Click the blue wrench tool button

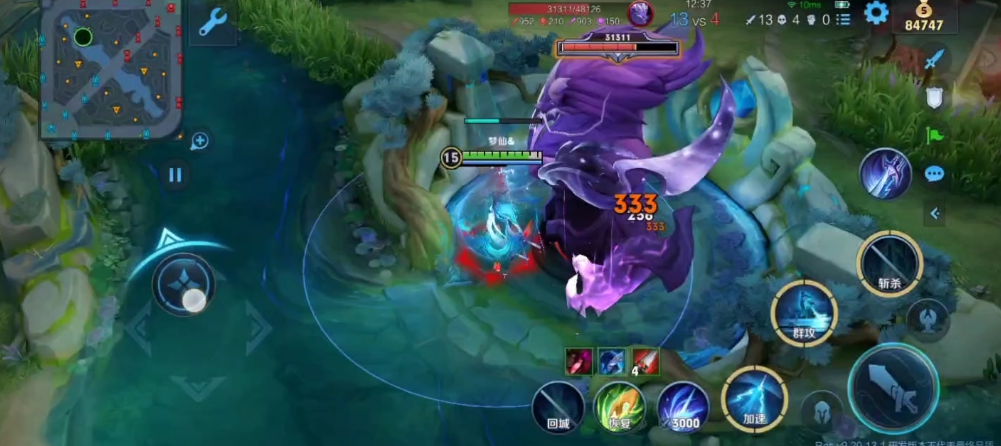click(x=213, y=23)
